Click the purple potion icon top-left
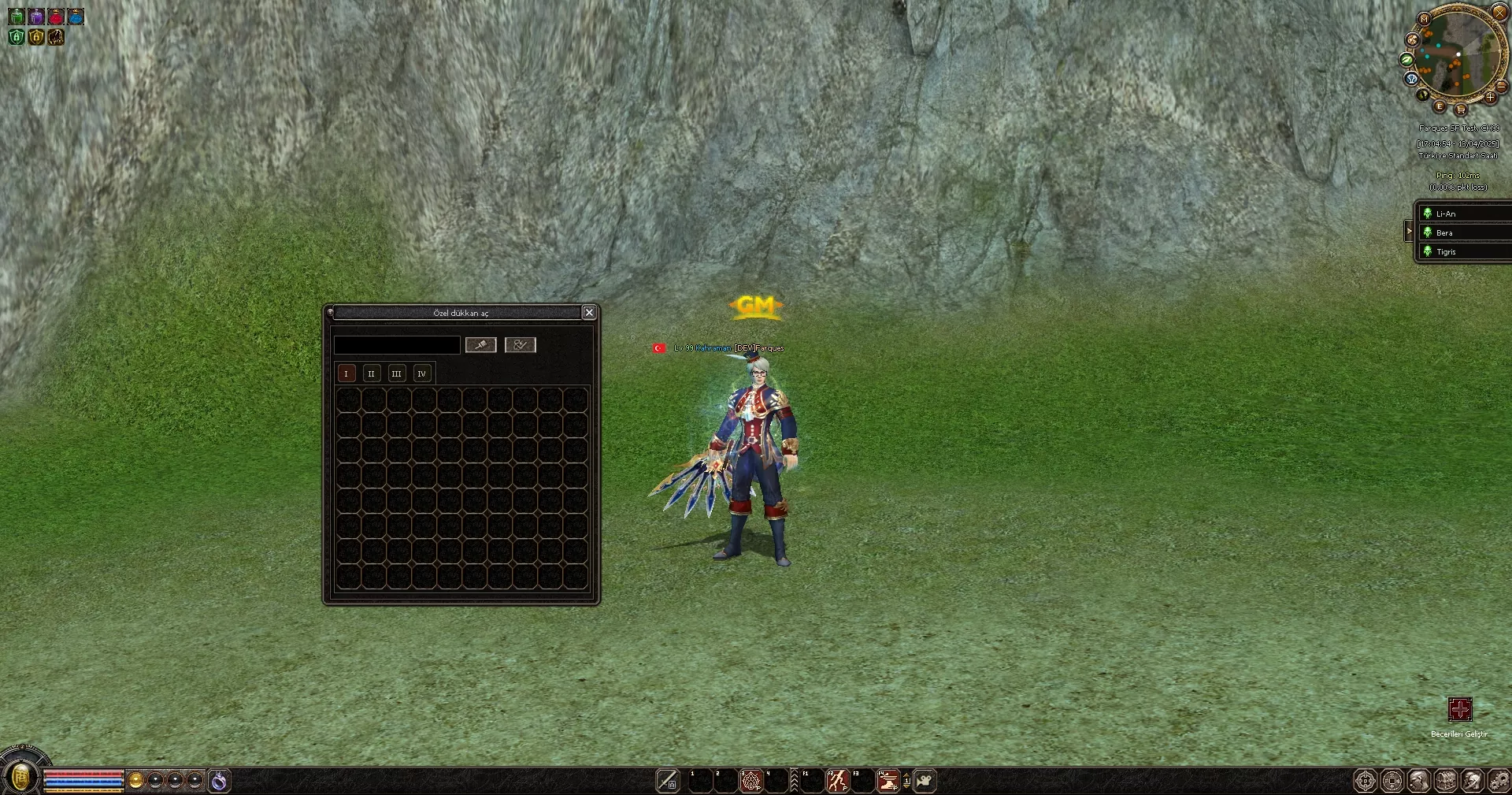 click(x=36, y=17)
